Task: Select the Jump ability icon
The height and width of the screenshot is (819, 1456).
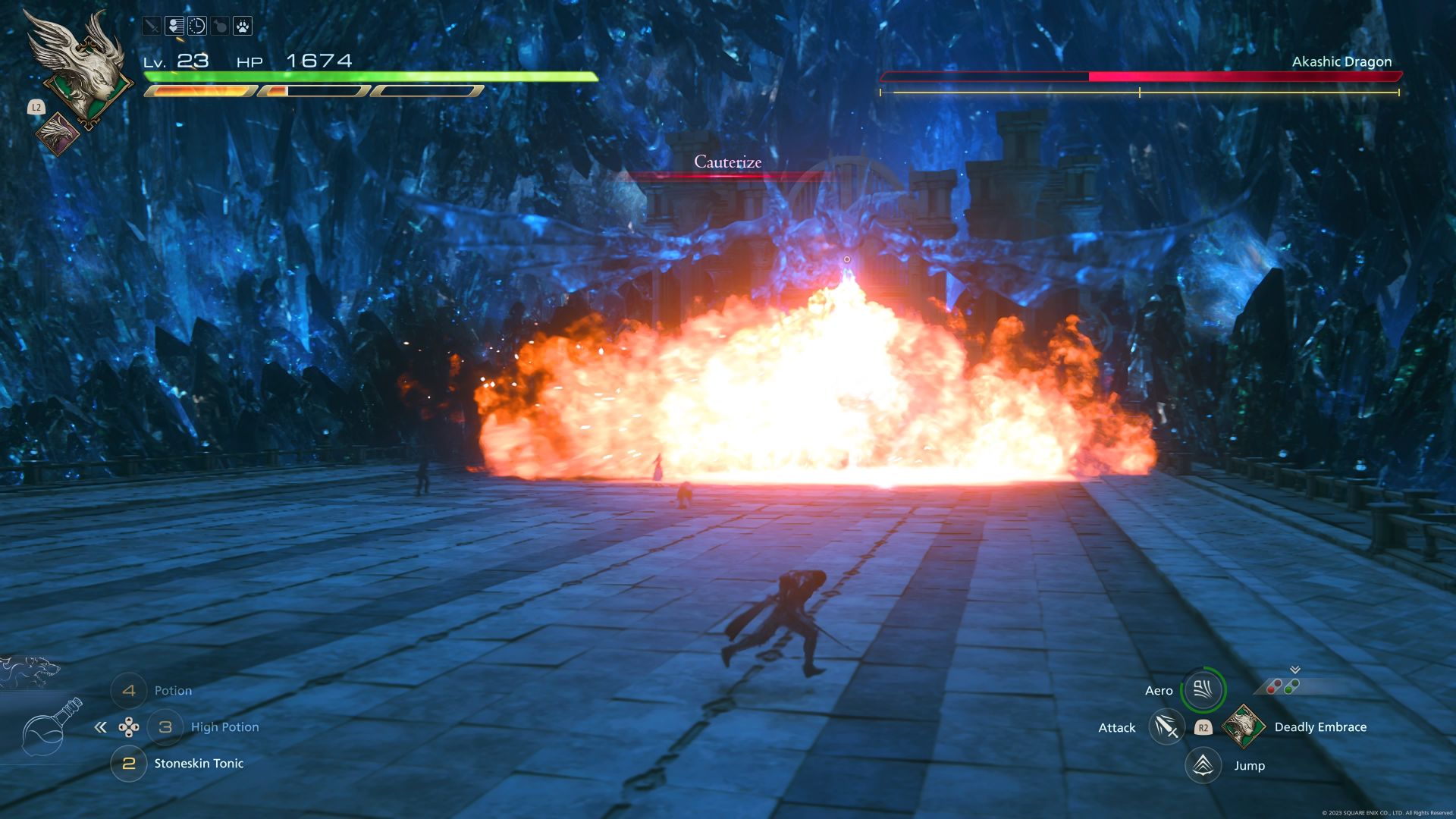Action: (x=1203, y=766)
